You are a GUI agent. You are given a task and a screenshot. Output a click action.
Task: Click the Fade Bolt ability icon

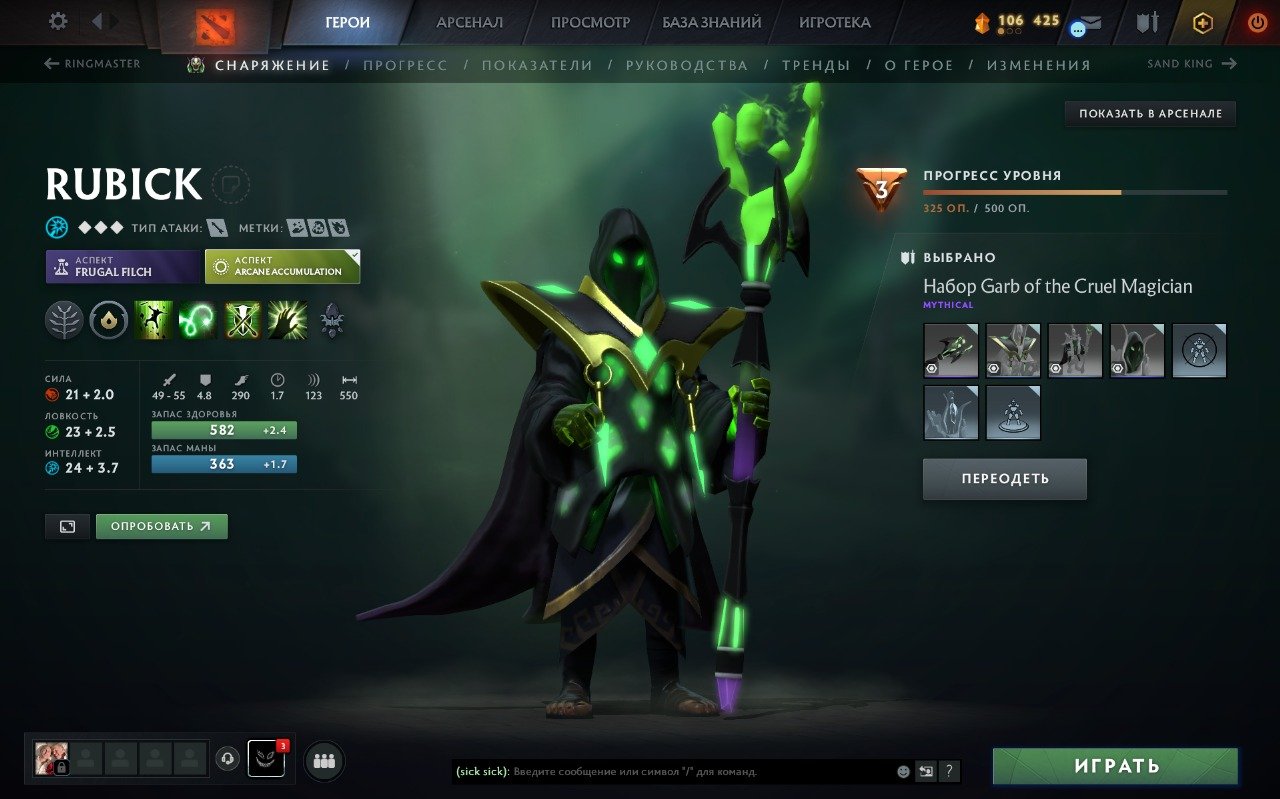pyautogui.click(x=197, y=319)
